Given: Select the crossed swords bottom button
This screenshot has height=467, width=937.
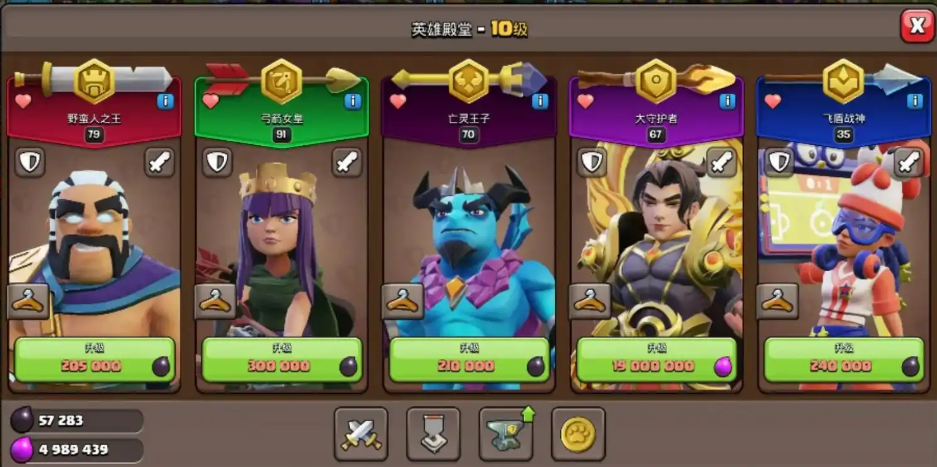Looking at the screenshot, I should tap(361, 433).
